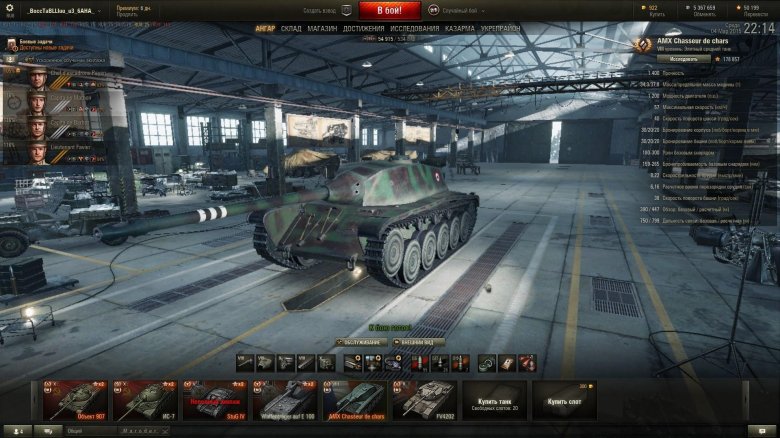The width and height of the screenshot is (780, 438).
Task: Open the Обслуживание service button
Action: [358, 341]
